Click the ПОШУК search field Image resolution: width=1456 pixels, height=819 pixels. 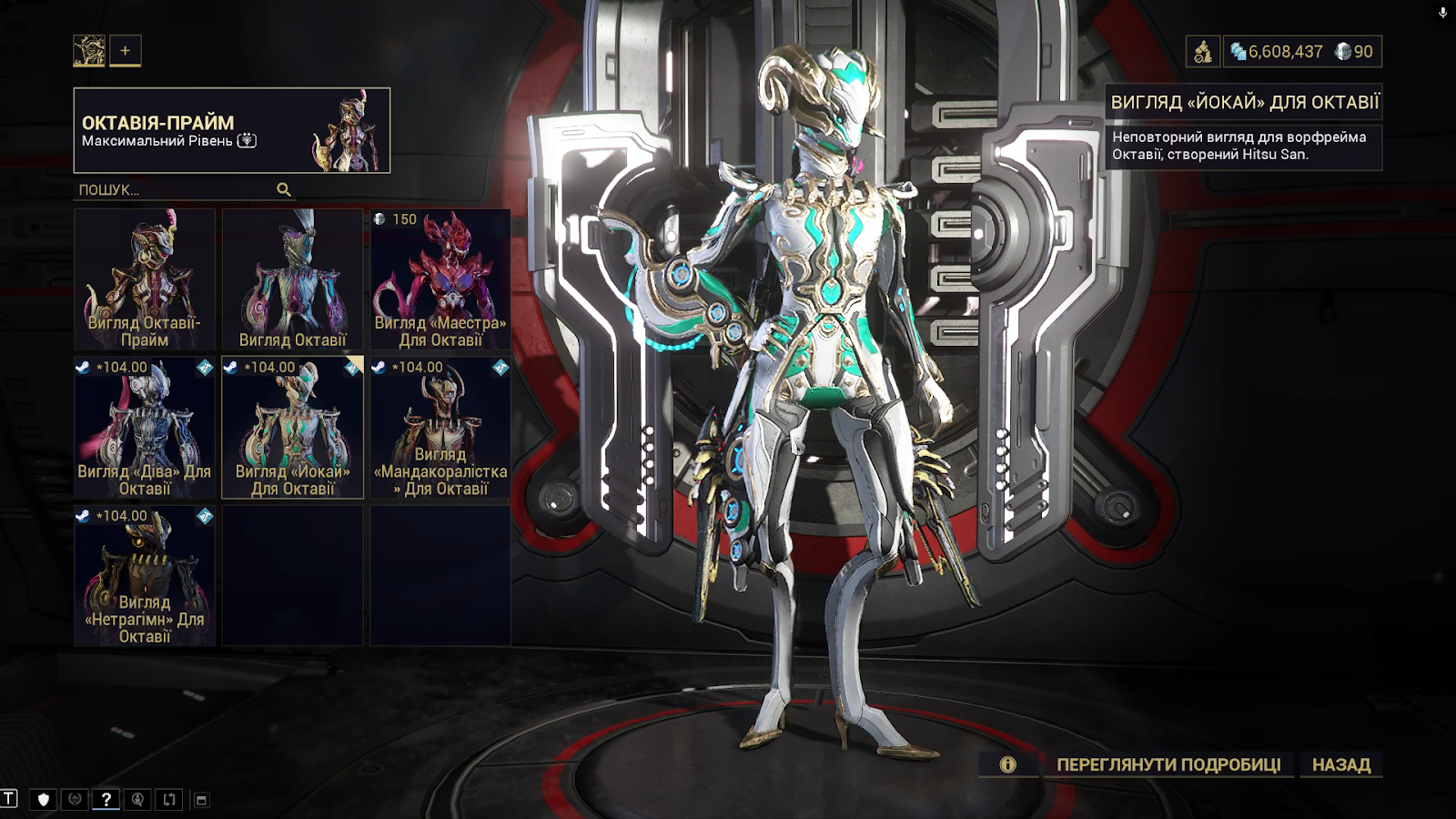pyautogui.click(x=175, y=190)
